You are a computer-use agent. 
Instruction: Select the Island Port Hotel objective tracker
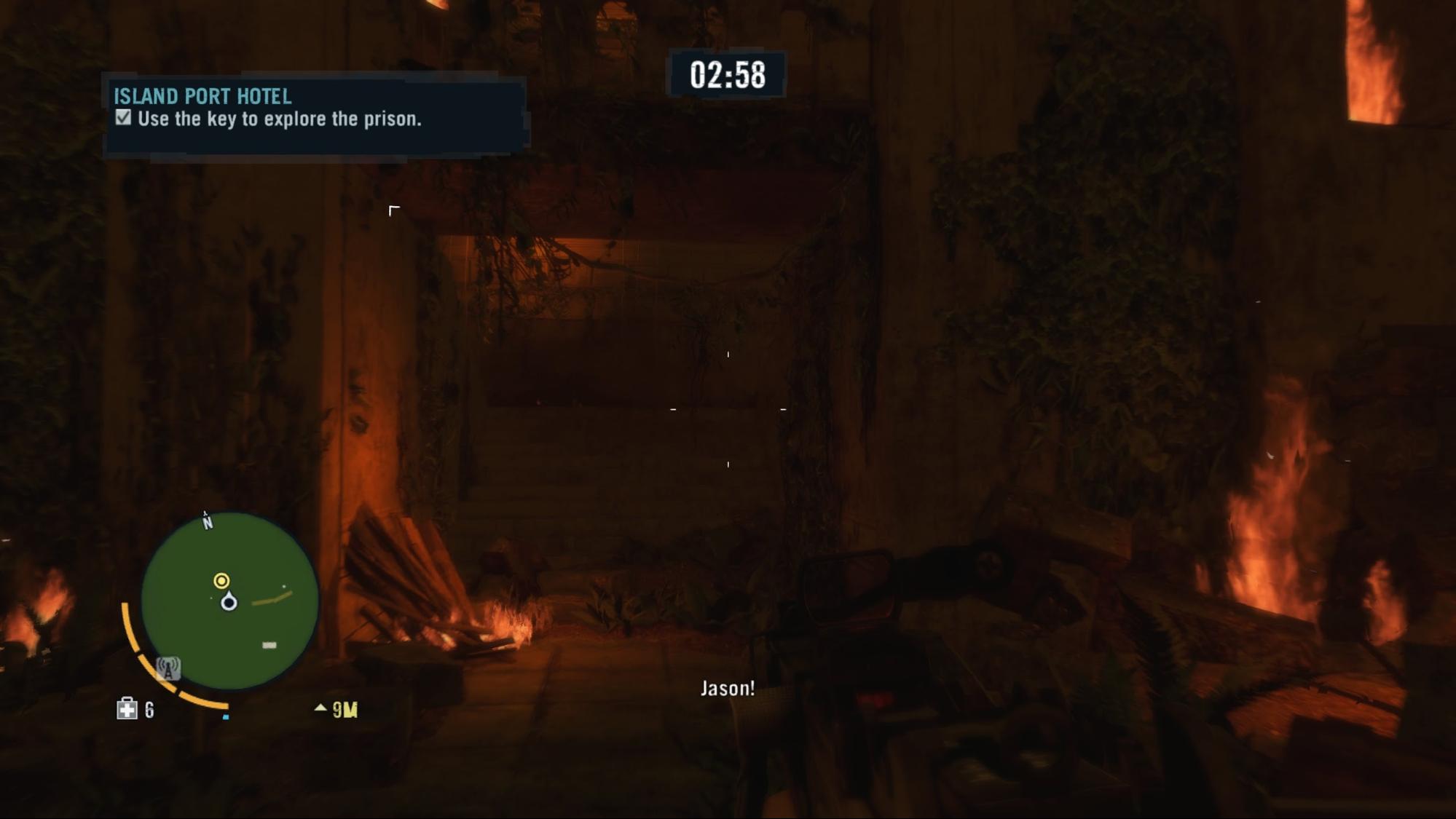point(315,114)
